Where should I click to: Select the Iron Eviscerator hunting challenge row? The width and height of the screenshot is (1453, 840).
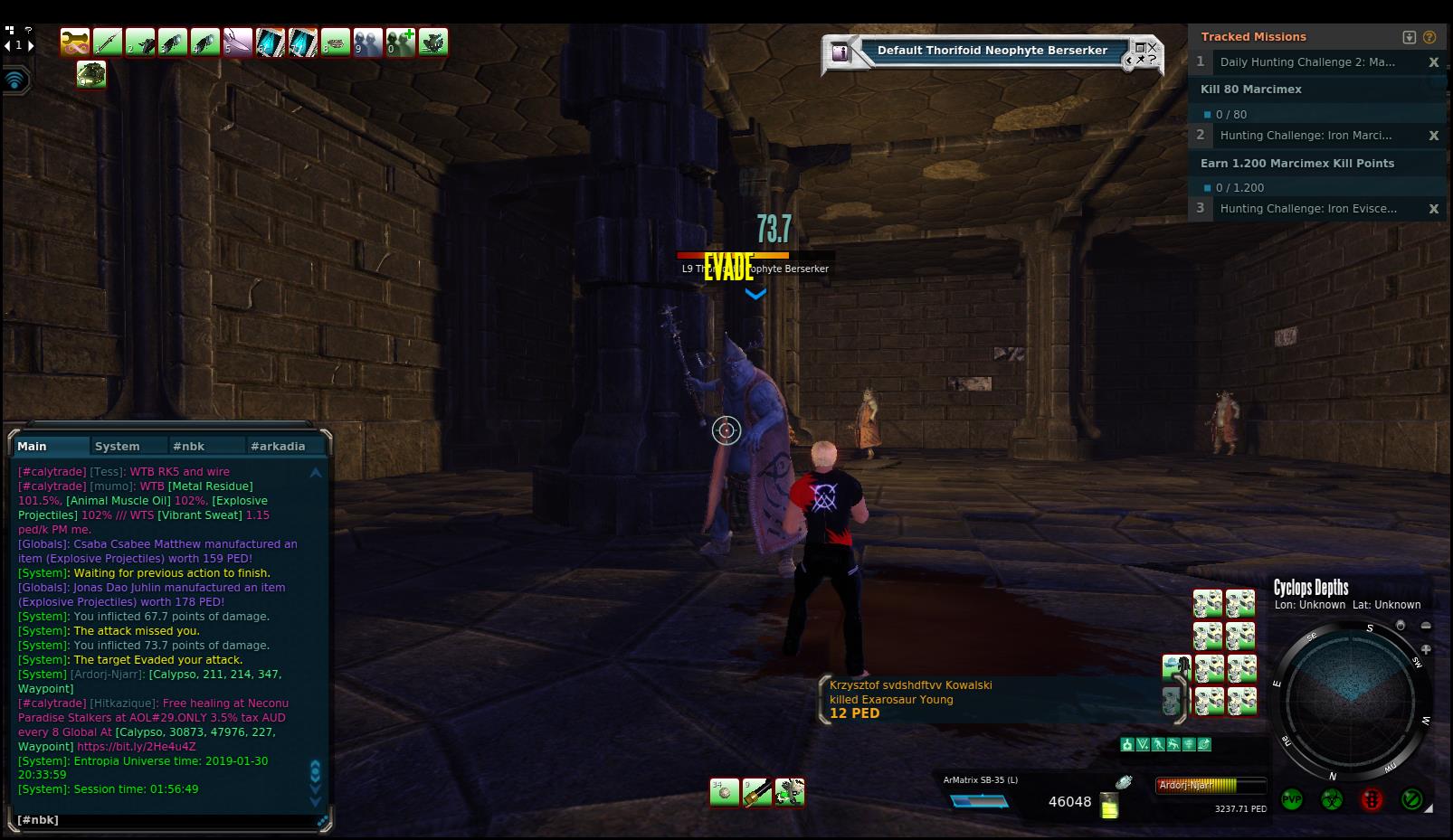(1308, 209)
